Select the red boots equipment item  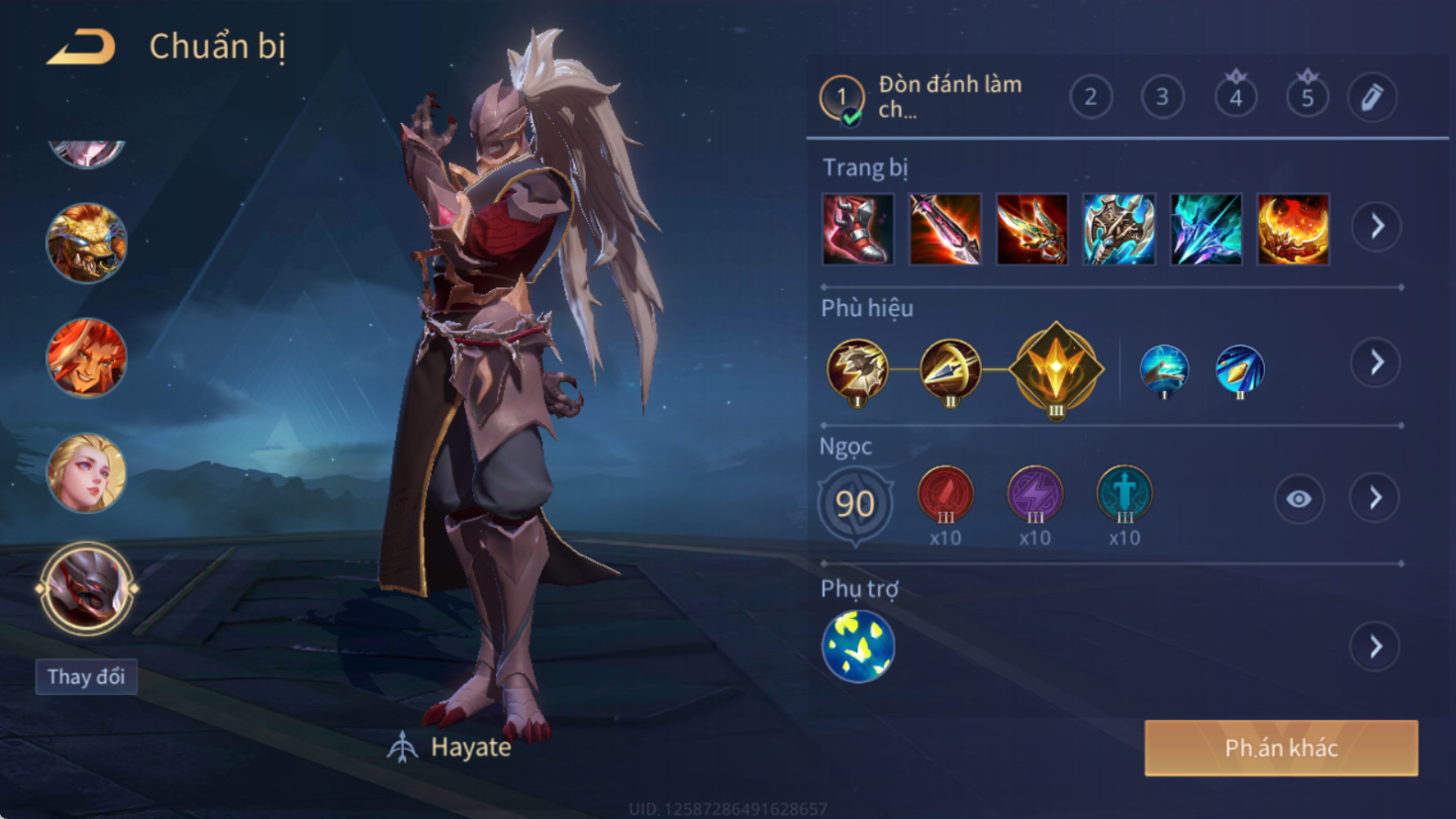pos(857,230)
